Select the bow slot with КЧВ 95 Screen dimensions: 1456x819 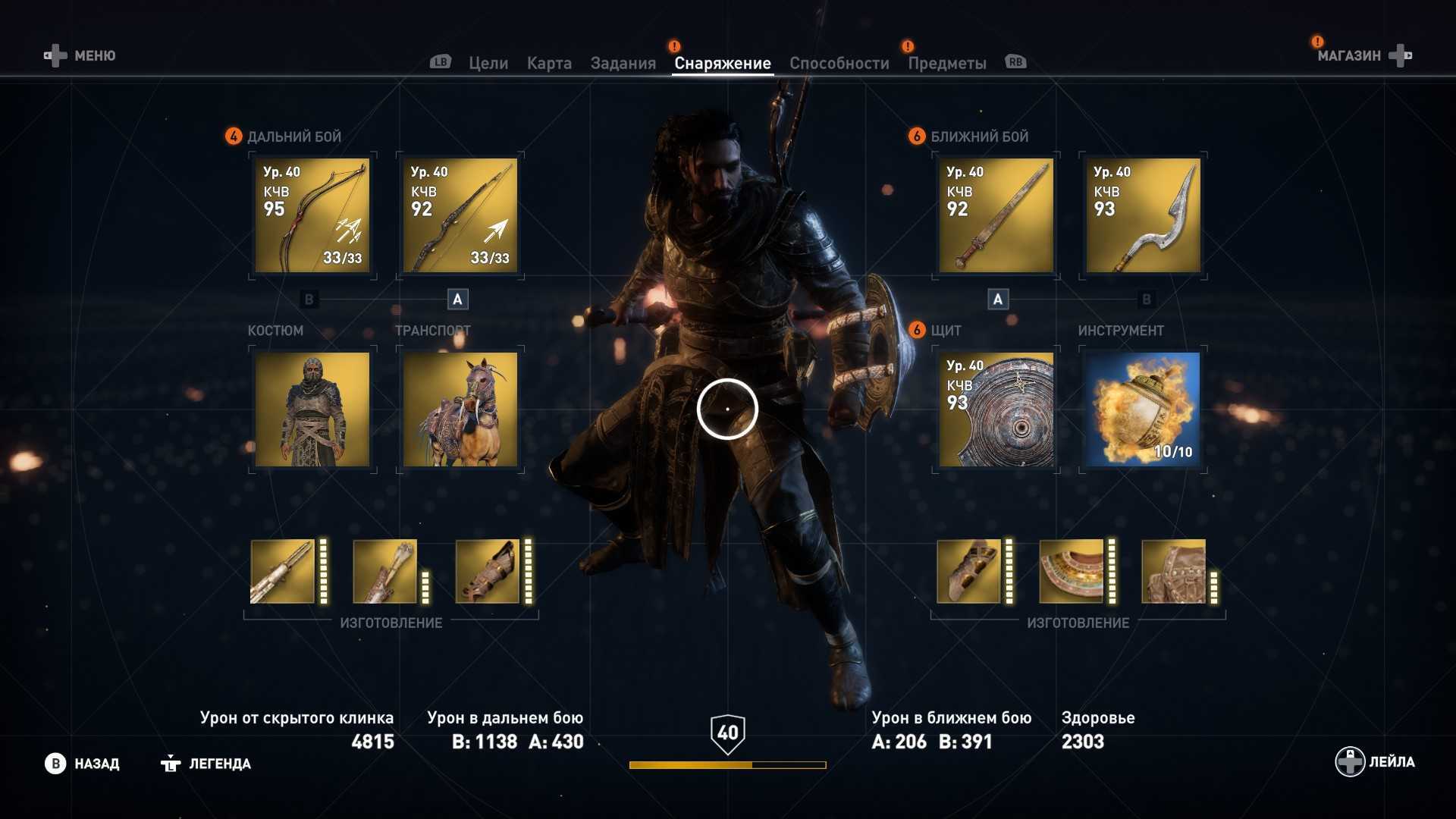[x=312, y=215]
